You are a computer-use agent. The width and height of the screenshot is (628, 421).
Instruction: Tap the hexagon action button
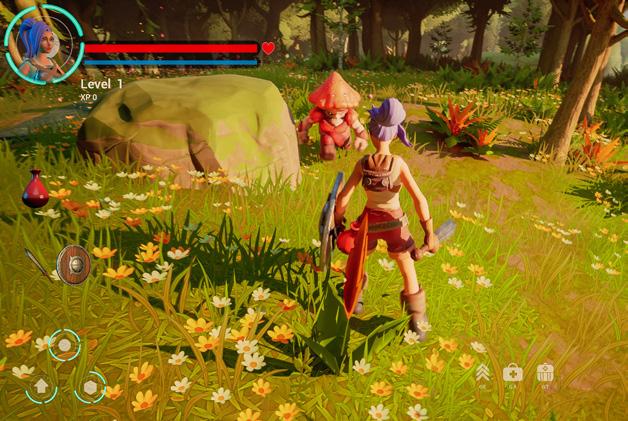click(90, 386)
